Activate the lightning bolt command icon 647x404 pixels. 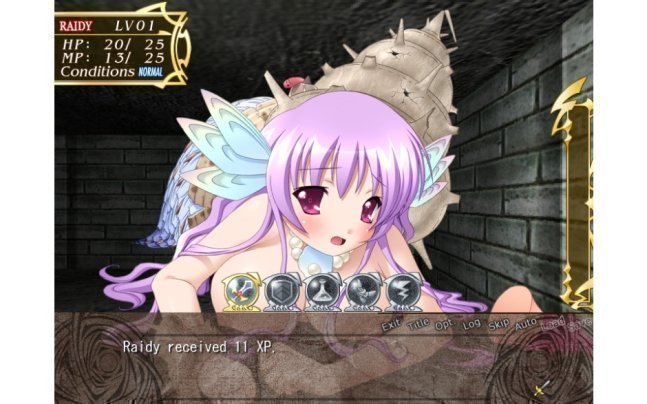401,290
